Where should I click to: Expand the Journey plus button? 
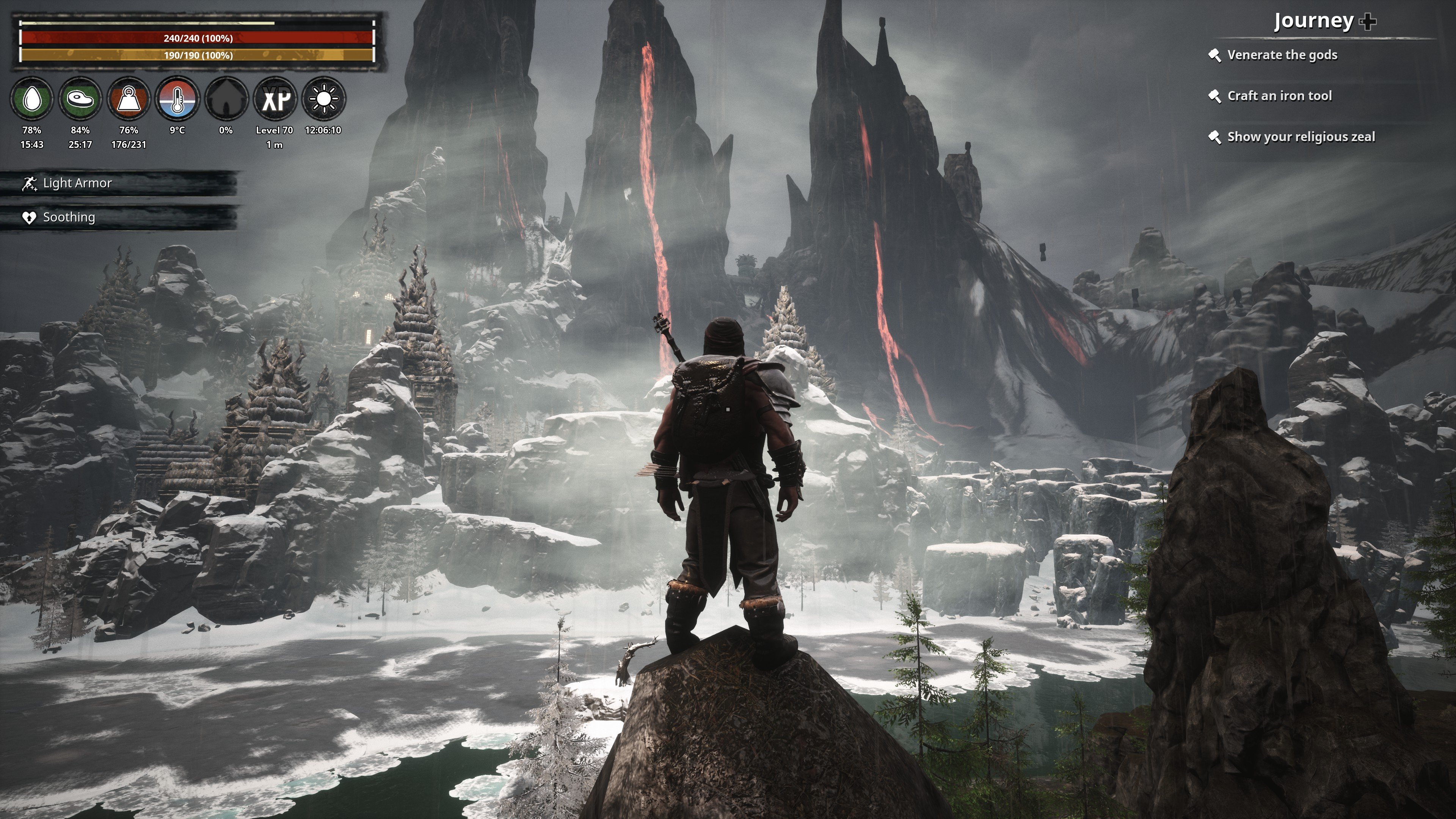pyautogui.click(x=1368, y=22)
